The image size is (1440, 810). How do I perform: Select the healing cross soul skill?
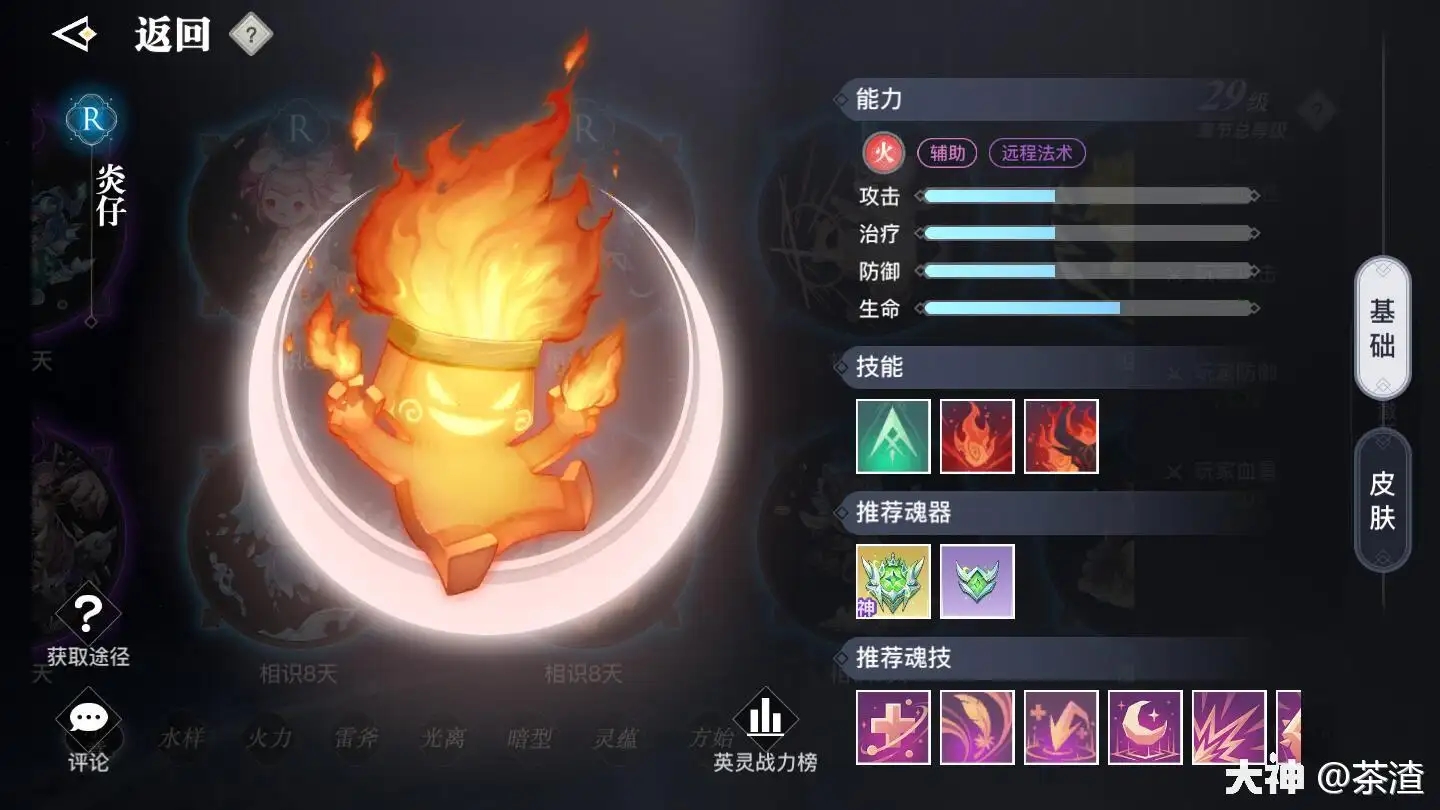pyautogui.click(x=893, y=727)
